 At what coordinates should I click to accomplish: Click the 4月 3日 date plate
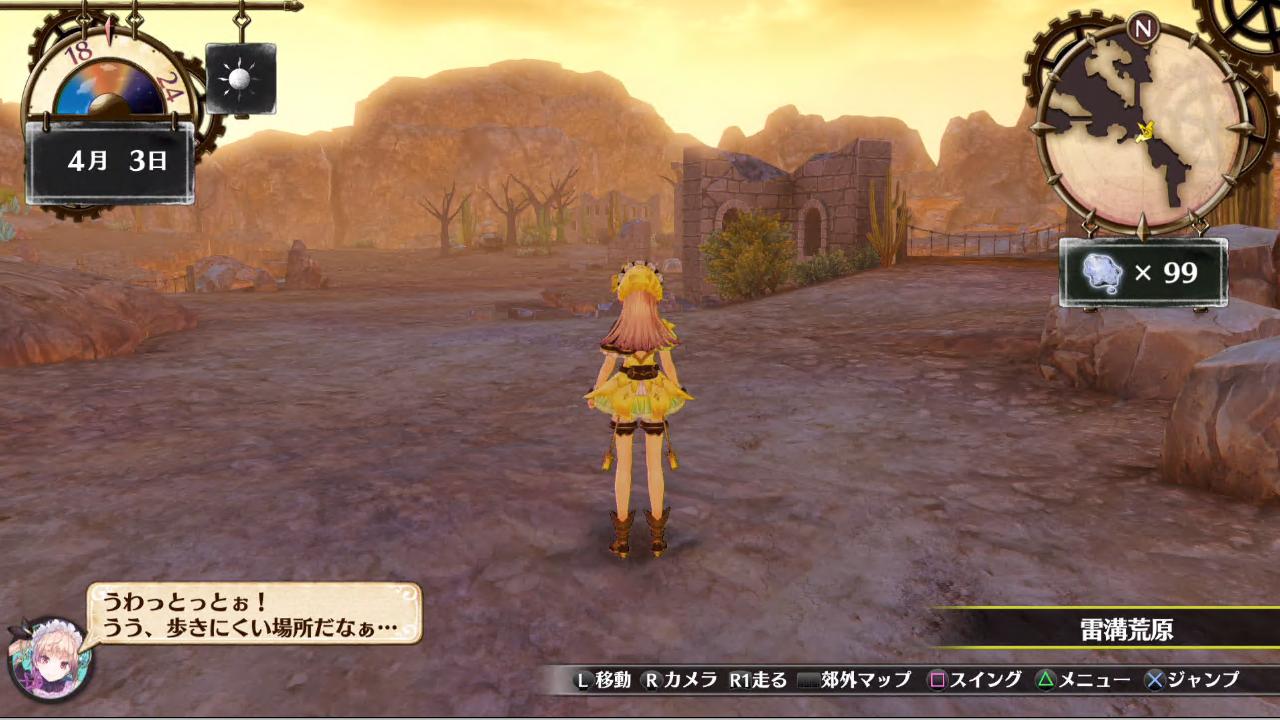click(110, 162)
